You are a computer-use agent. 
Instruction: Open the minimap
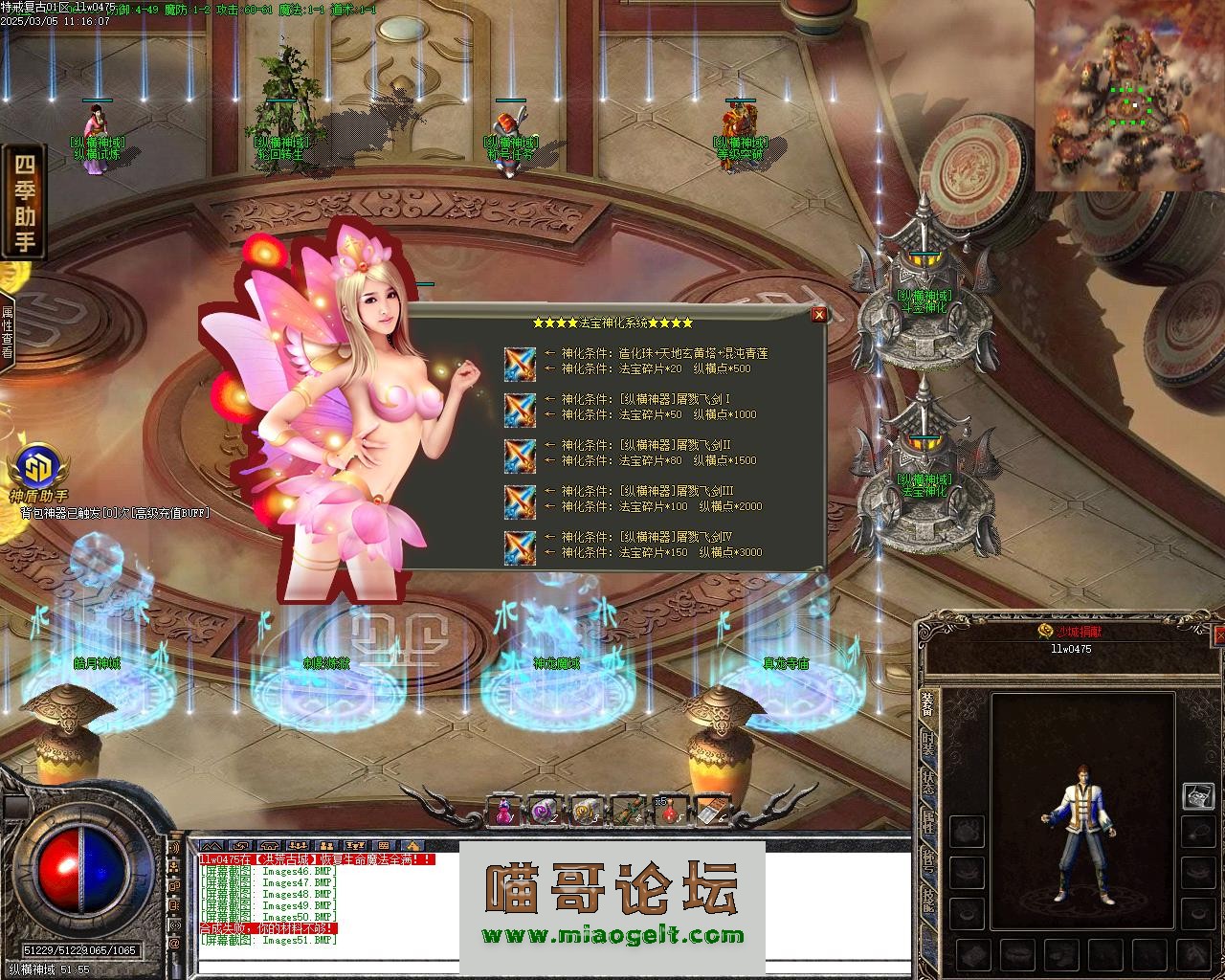tap(1129, 94)
